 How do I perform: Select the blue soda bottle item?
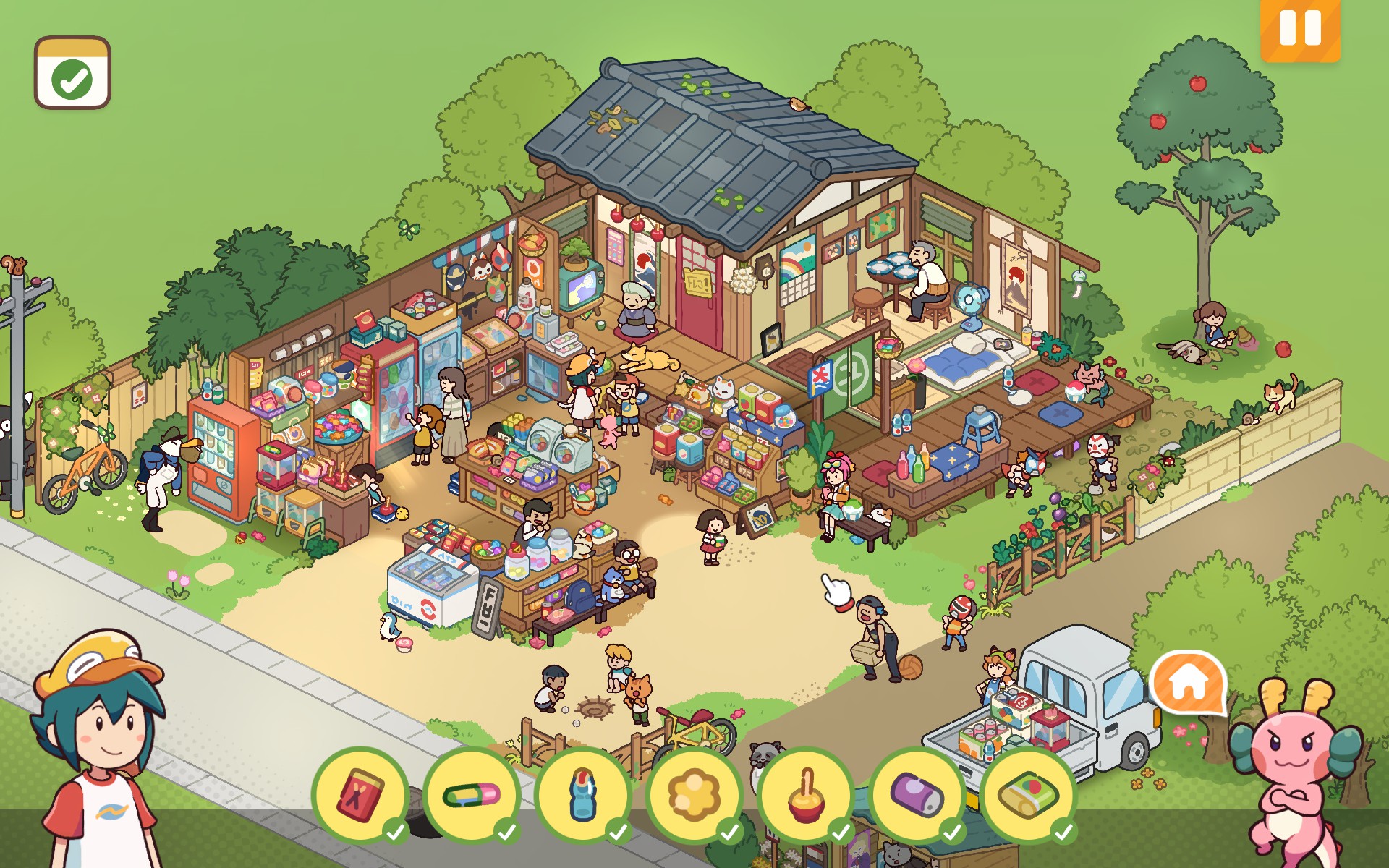point(583,795)
